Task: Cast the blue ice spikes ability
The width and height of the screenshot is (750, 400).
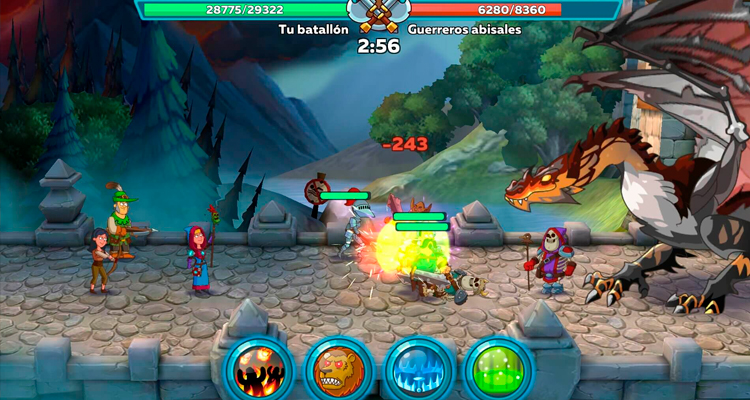Action: pyautogui.click(x=417, y=369)
